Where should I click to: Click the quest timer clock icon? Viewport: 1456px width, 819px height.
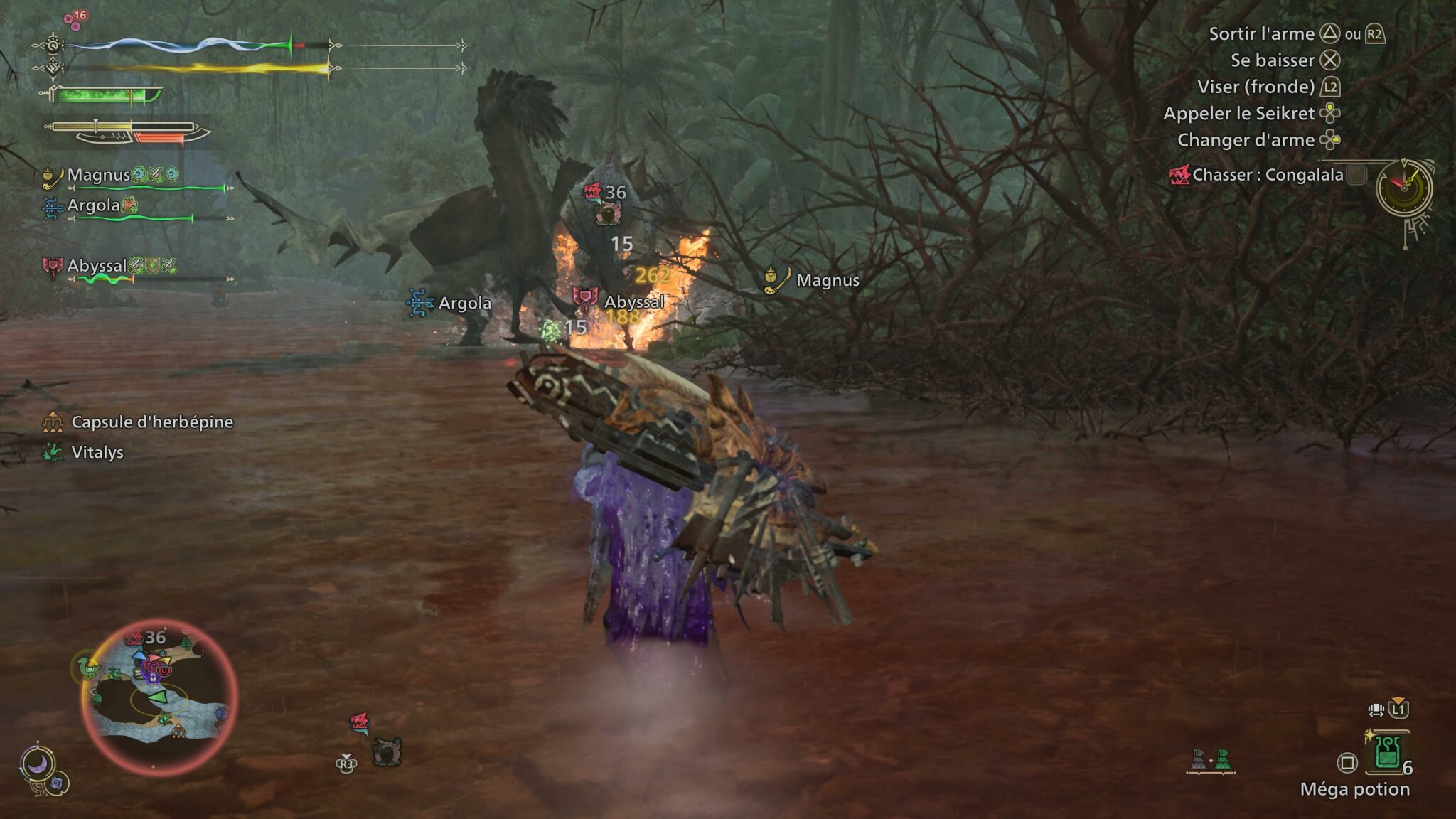pyautogui.click(x=1403, y=188)
